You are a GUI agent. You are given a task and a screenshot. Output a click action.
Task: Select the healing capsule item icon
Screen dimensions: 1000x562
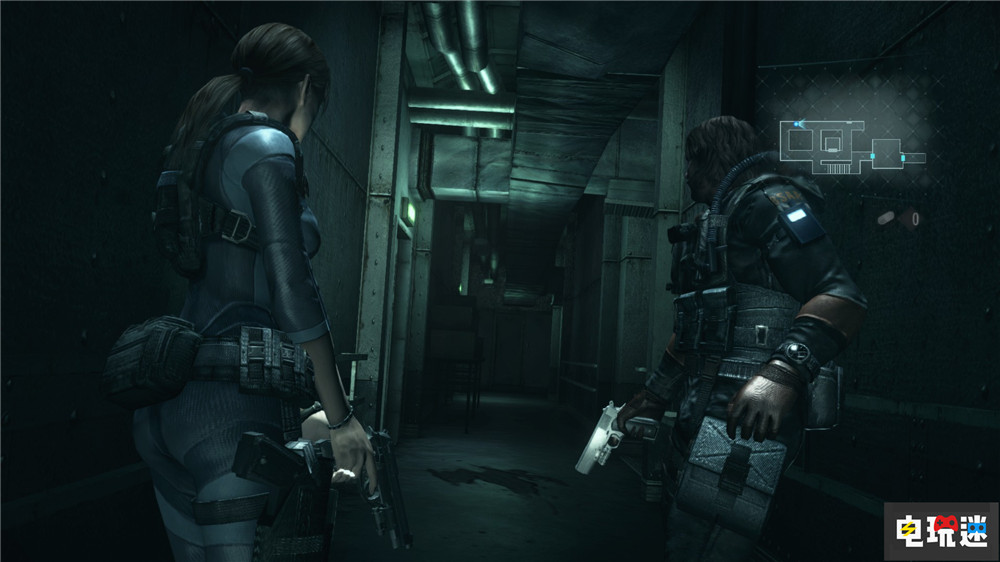[886, 217]
